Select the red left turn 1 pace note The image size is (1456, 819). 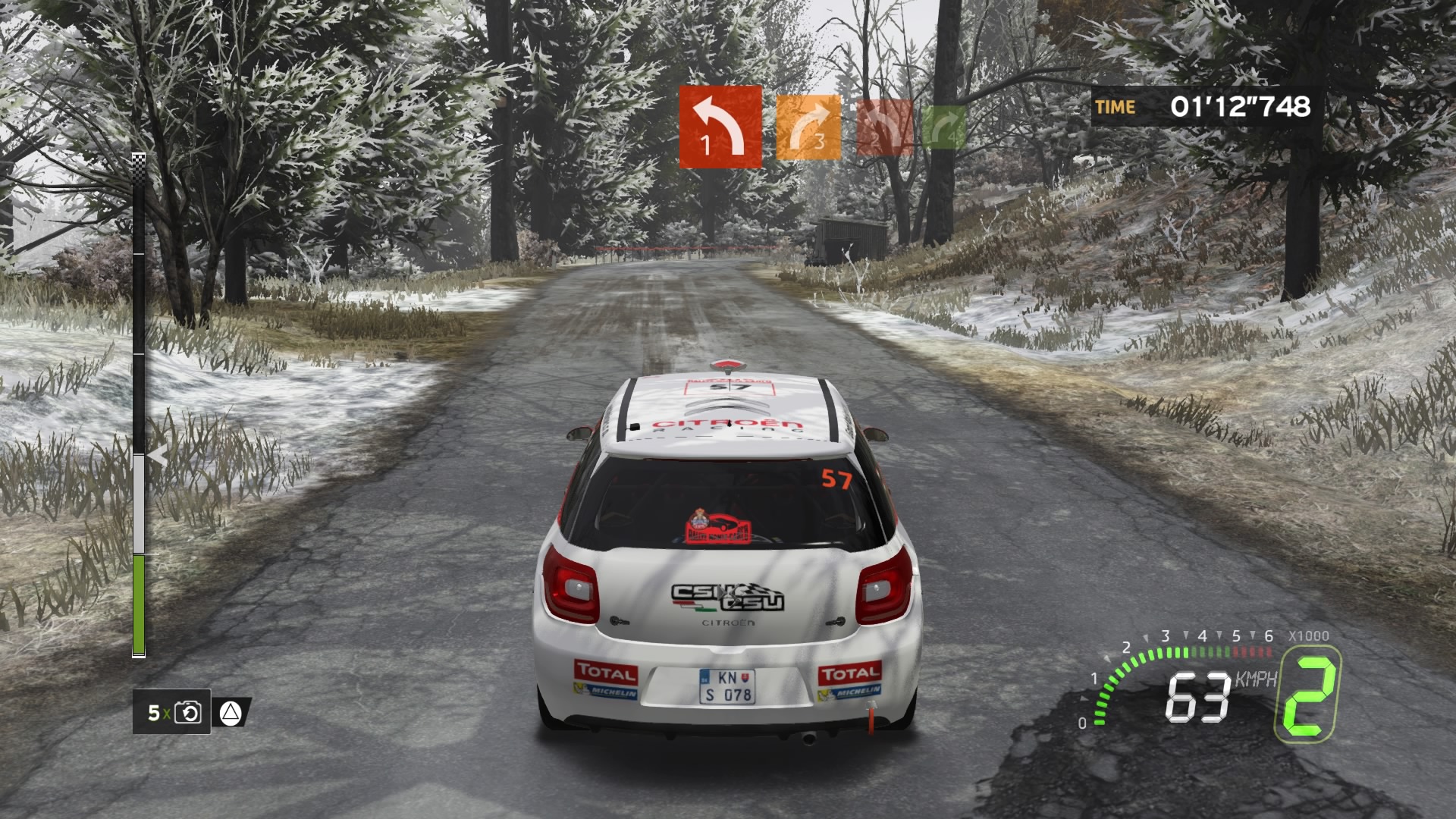pos(720,127)
